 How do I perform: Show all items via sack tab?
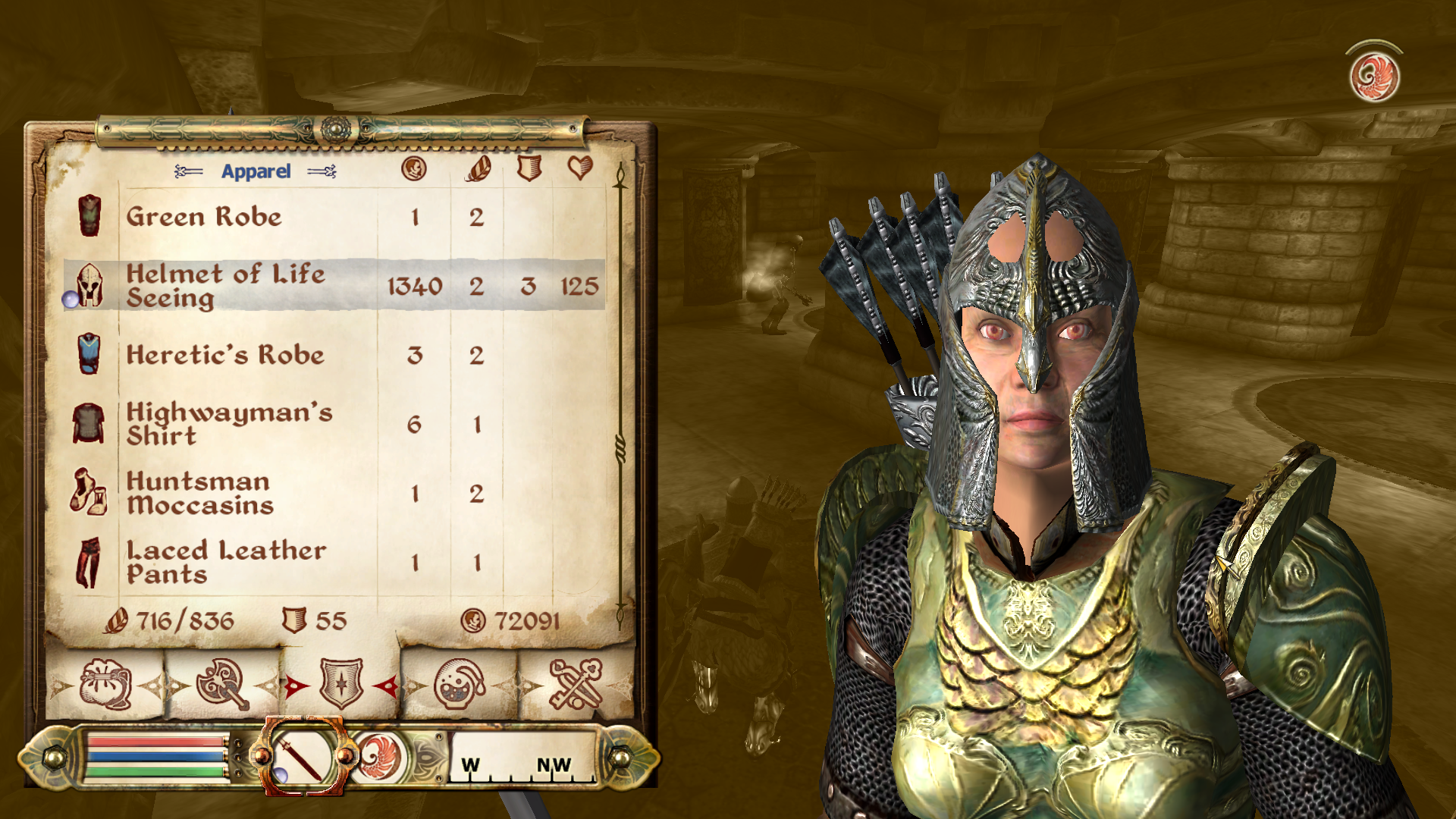(x=106, y=685)
